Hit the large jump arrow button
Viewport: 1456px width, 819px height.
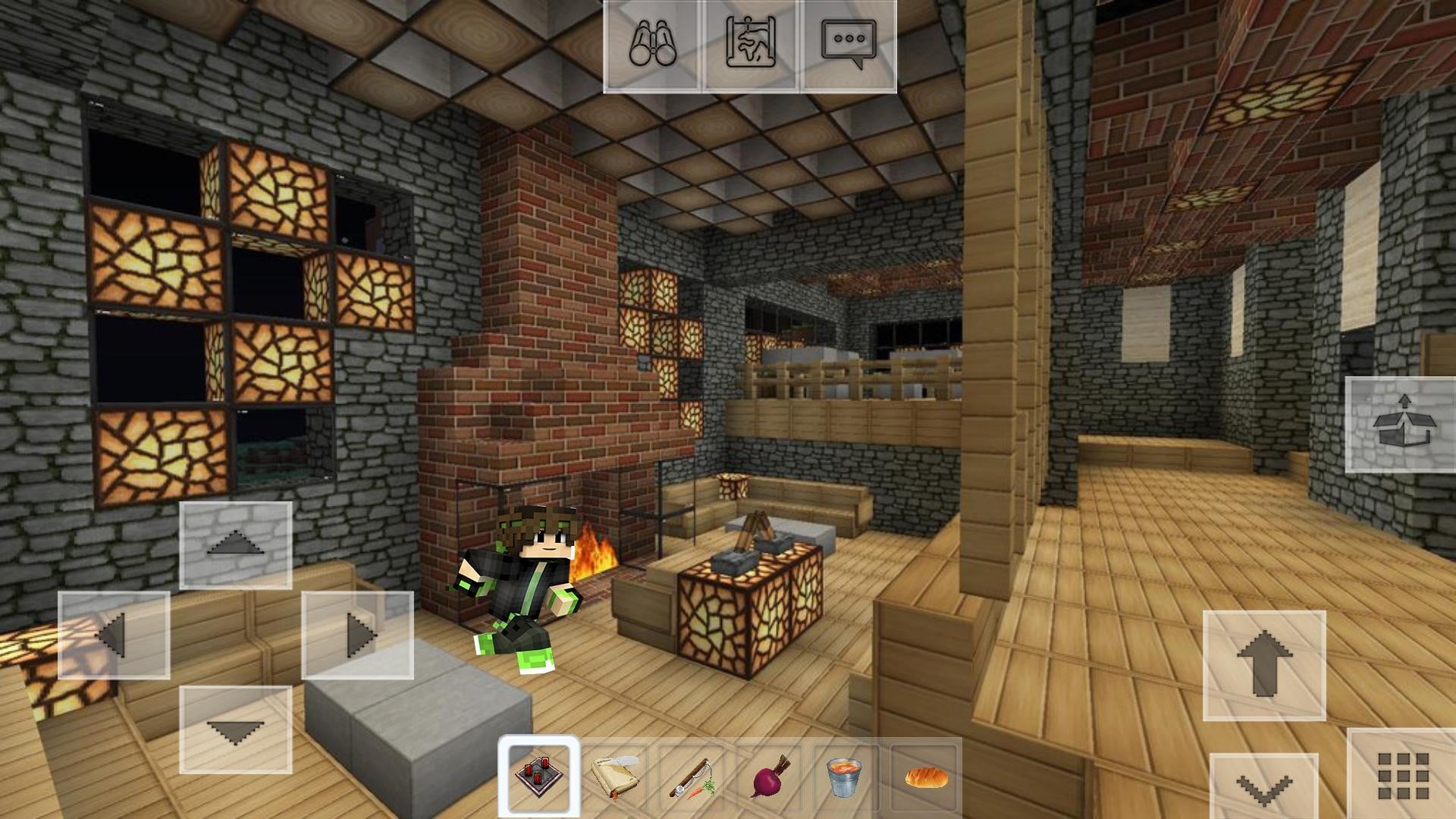1264,665
